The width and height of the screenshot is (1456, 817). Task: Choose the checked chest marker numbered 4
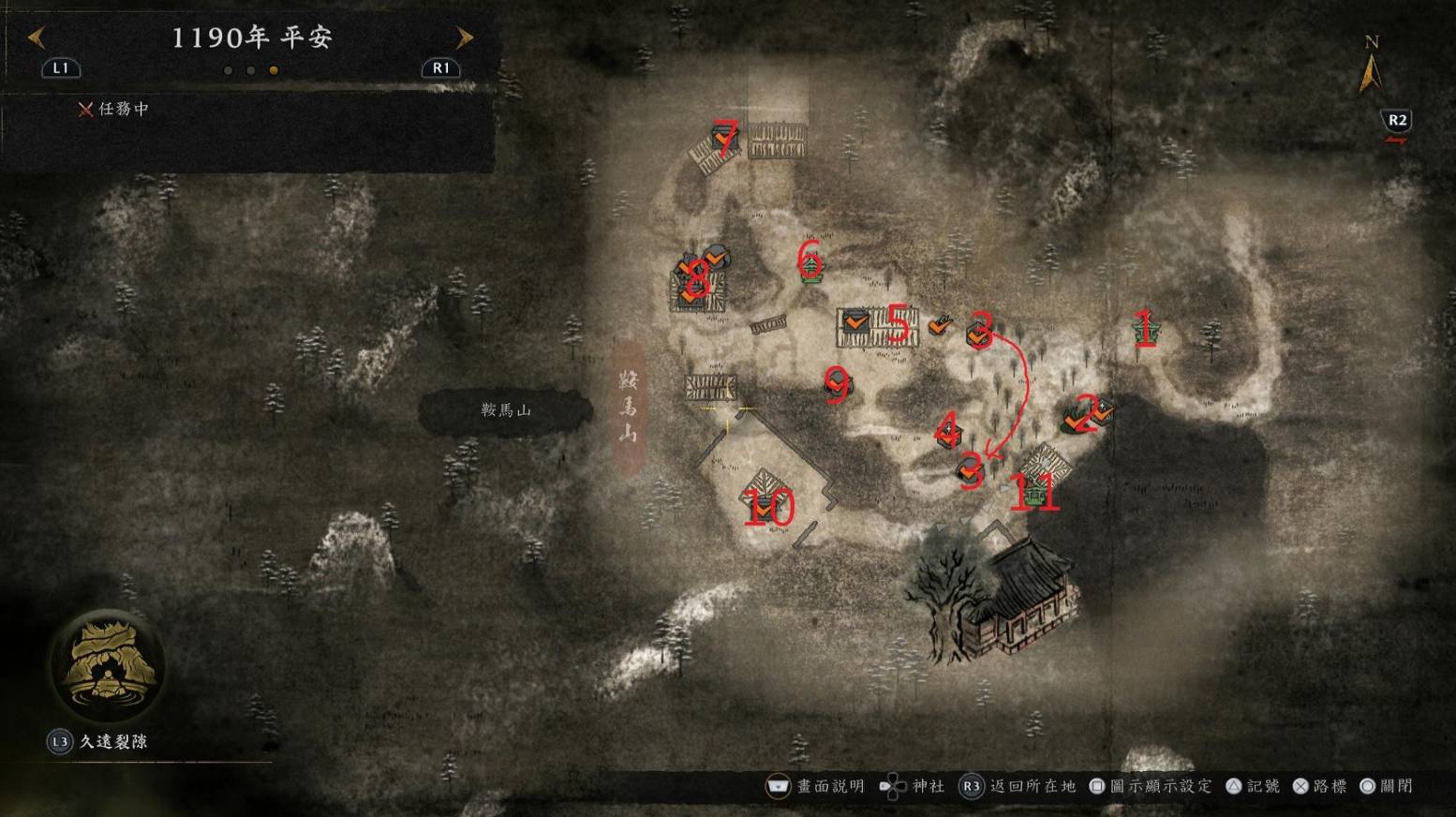click(948, 432)
